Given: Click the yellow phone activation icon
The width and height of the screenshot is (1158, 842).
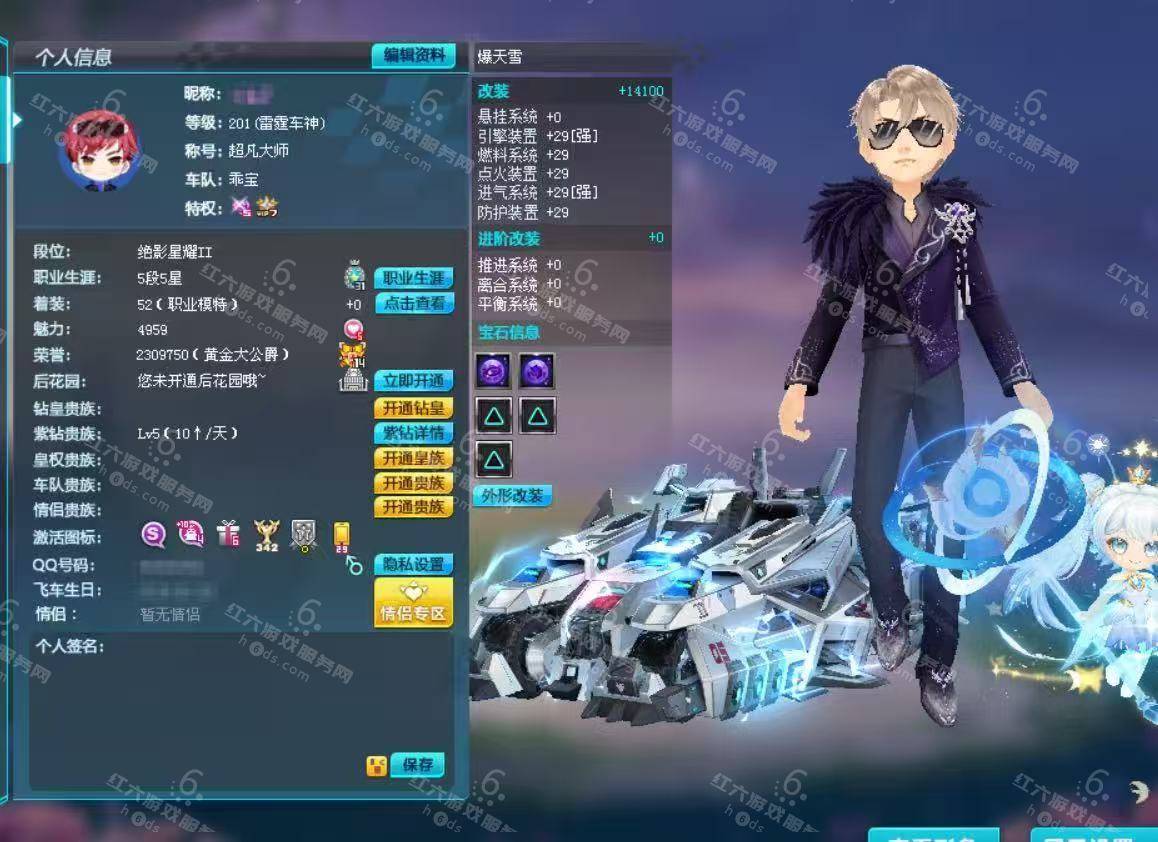Looking at the screenshot, I should 341,535.
